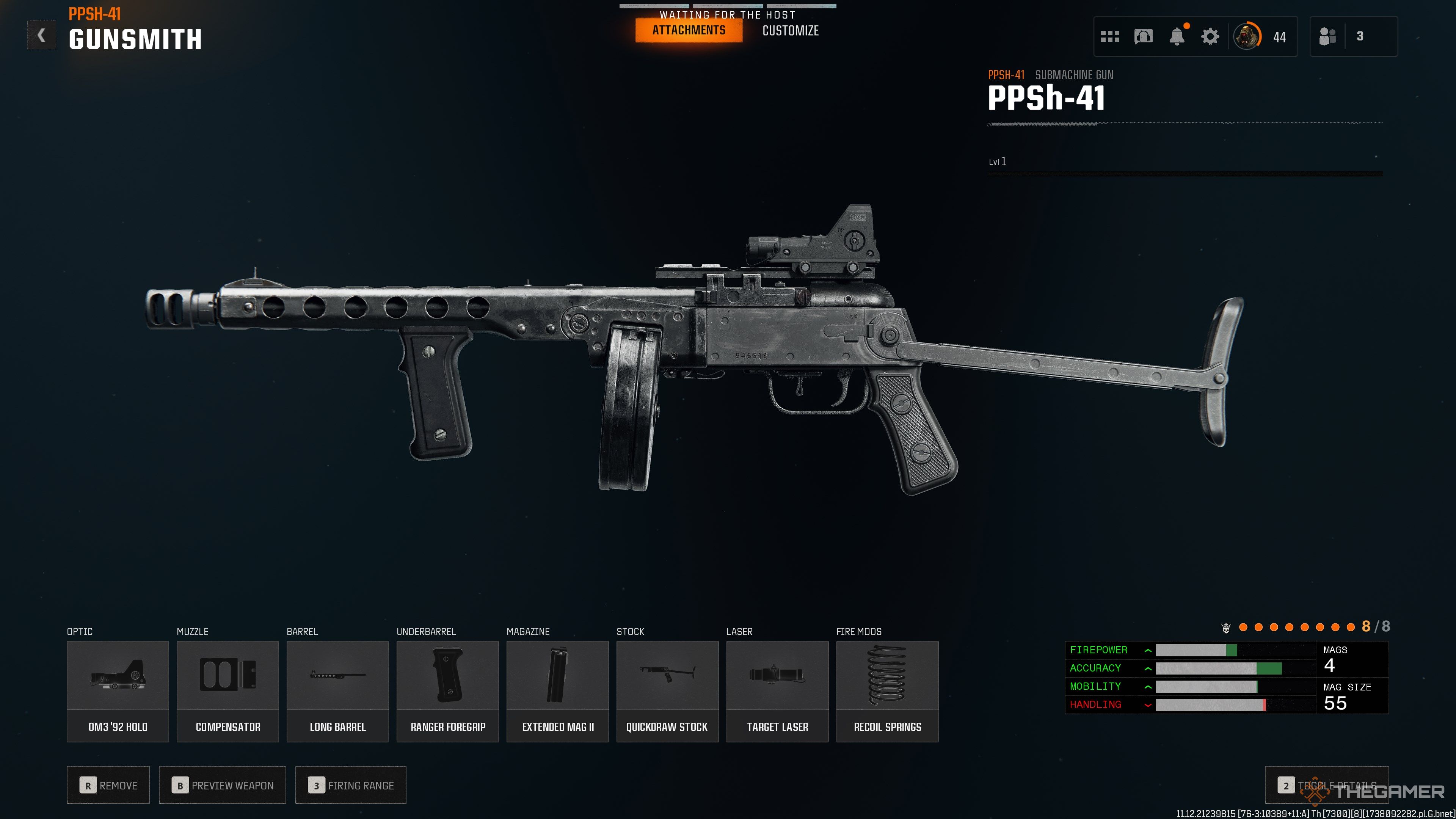Enter the Firing Range
The height and width of the screenshot is (819, 1456).
click(x=351, y=785)
